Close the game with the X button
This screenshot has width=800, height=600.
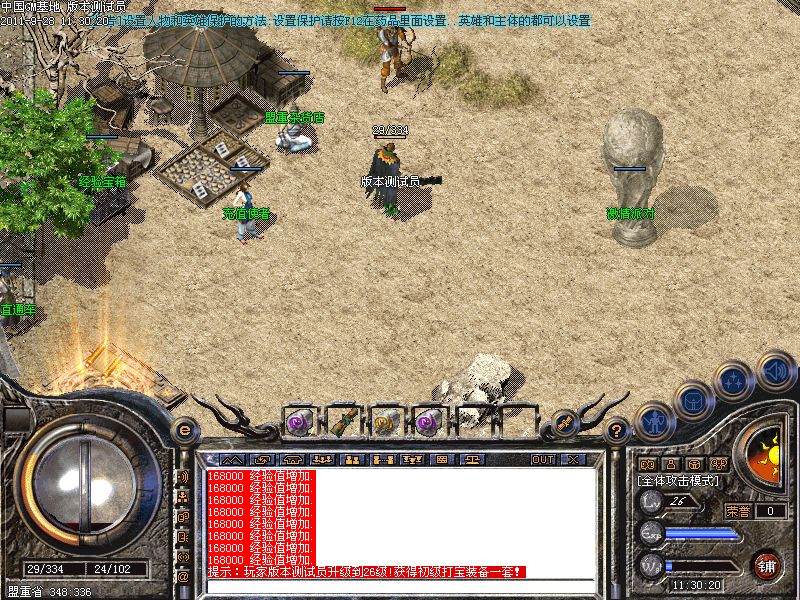coord(573,459)
